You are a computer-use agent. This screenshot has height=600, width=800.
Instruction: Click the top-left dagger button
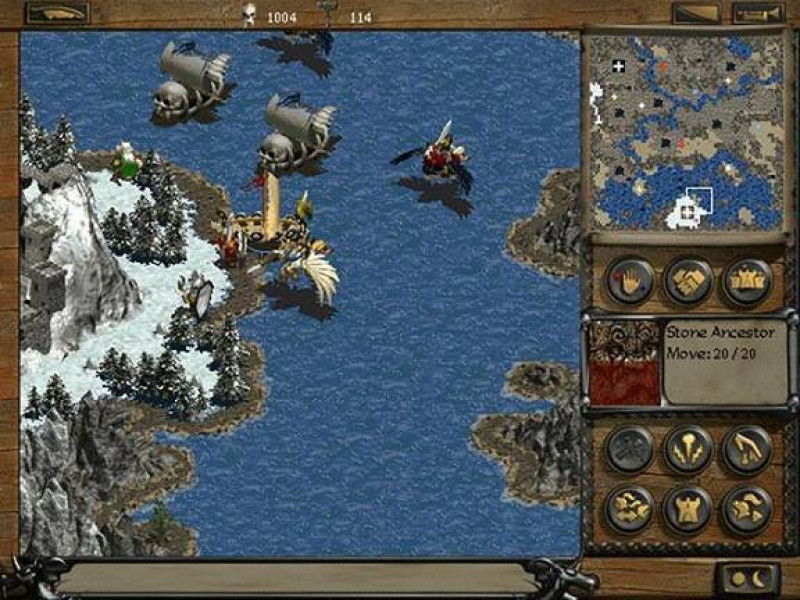coord(56,13)
